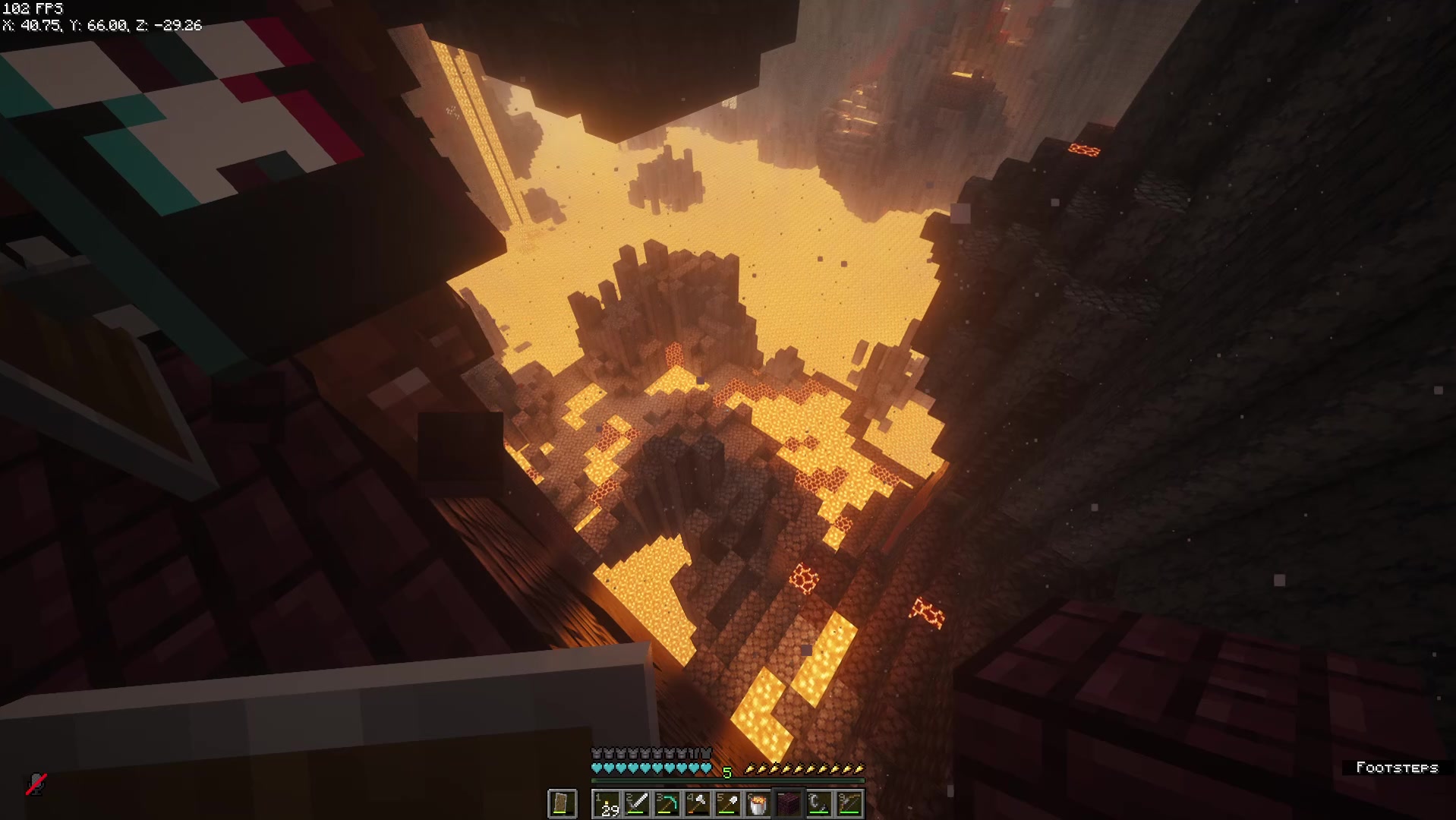Click the 102 FPS counter text

click(x=30, y=8)
